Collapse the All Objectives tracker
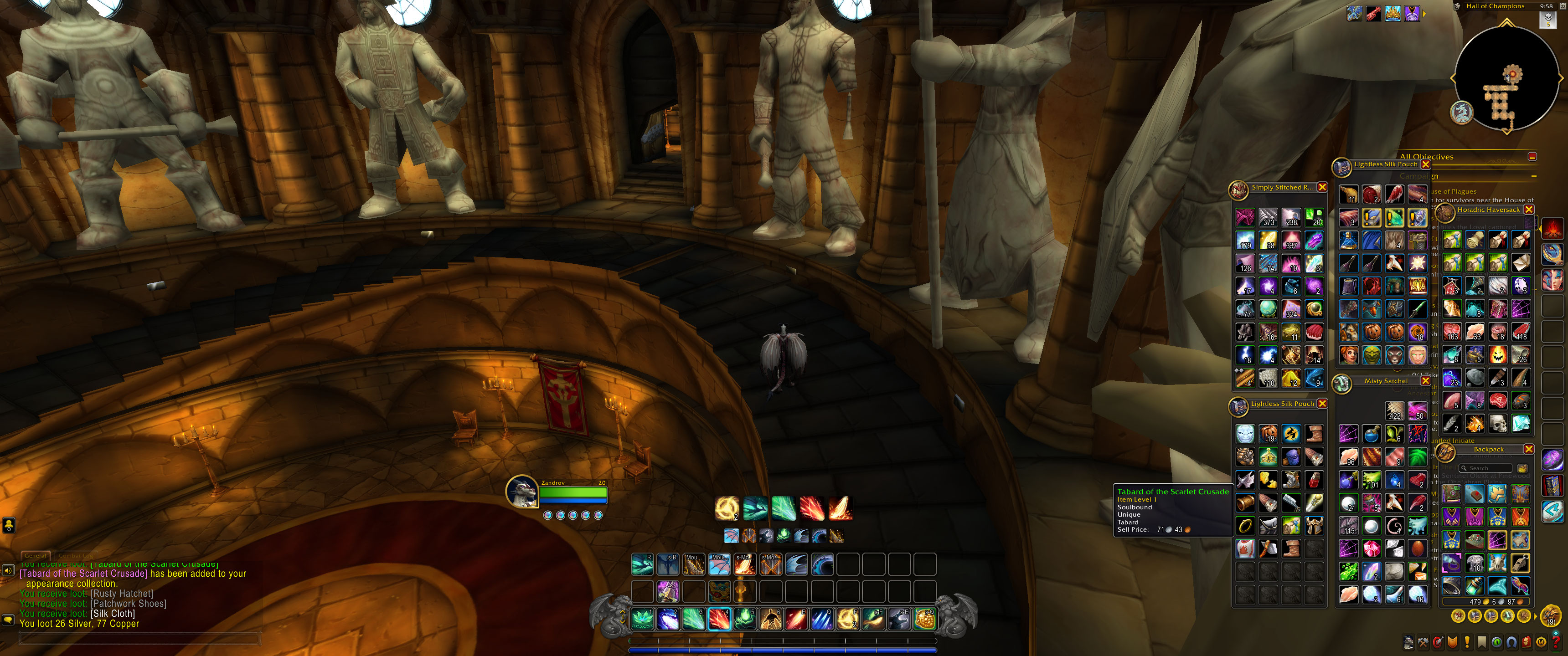Screen dimensions: 1568x656 1532,157
